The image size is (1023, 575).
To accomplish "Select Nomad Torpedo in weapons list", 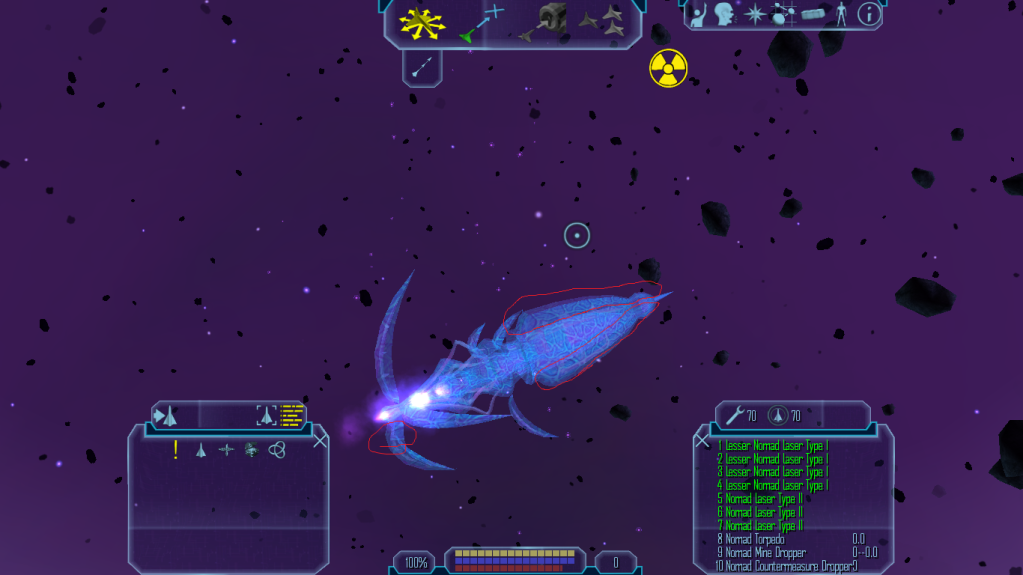I will [x=756, y=539].
